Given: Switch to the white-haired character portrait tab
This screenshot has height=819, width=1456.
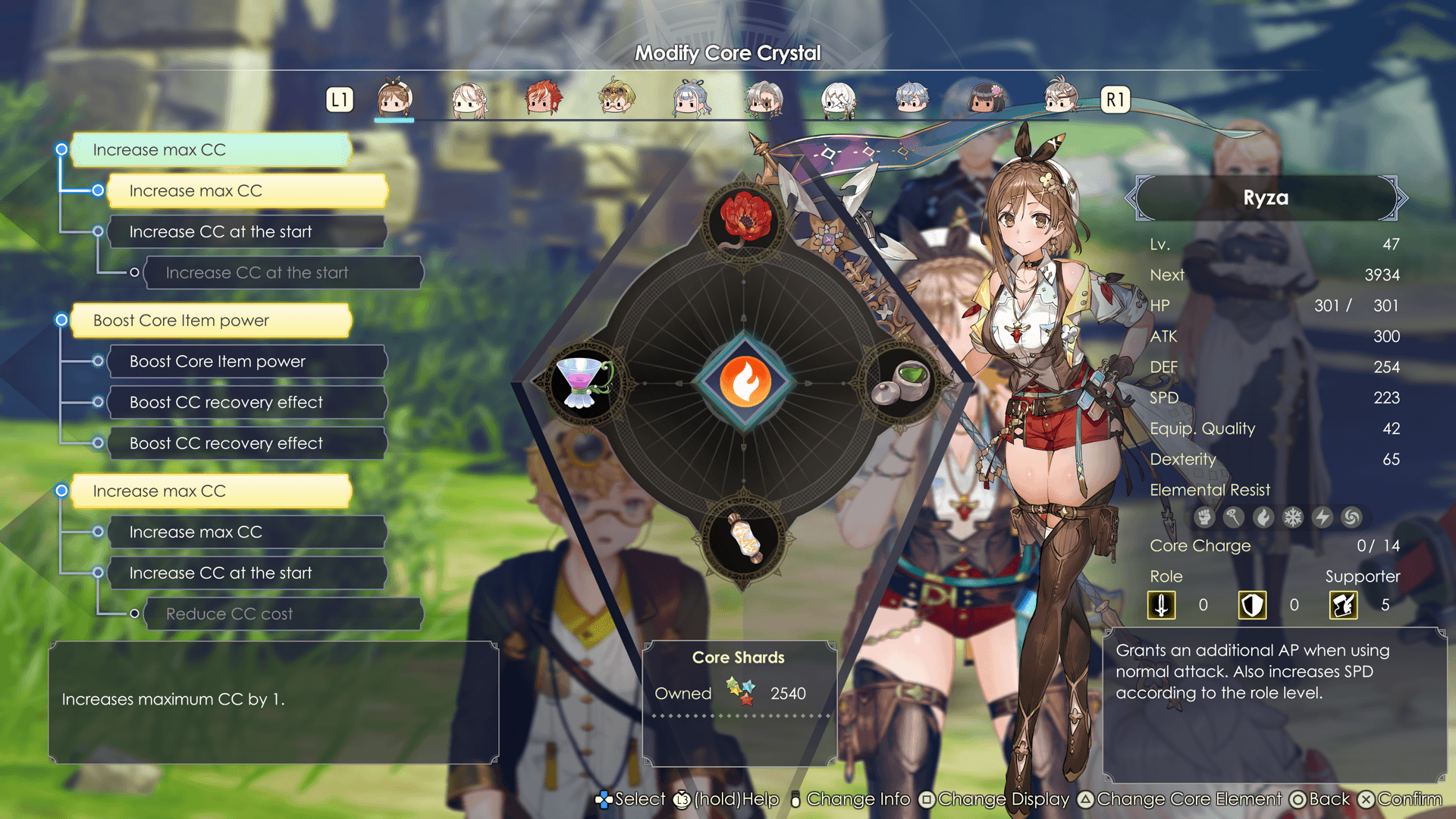Looking at the screenshot, I should [x=838, y=99].
